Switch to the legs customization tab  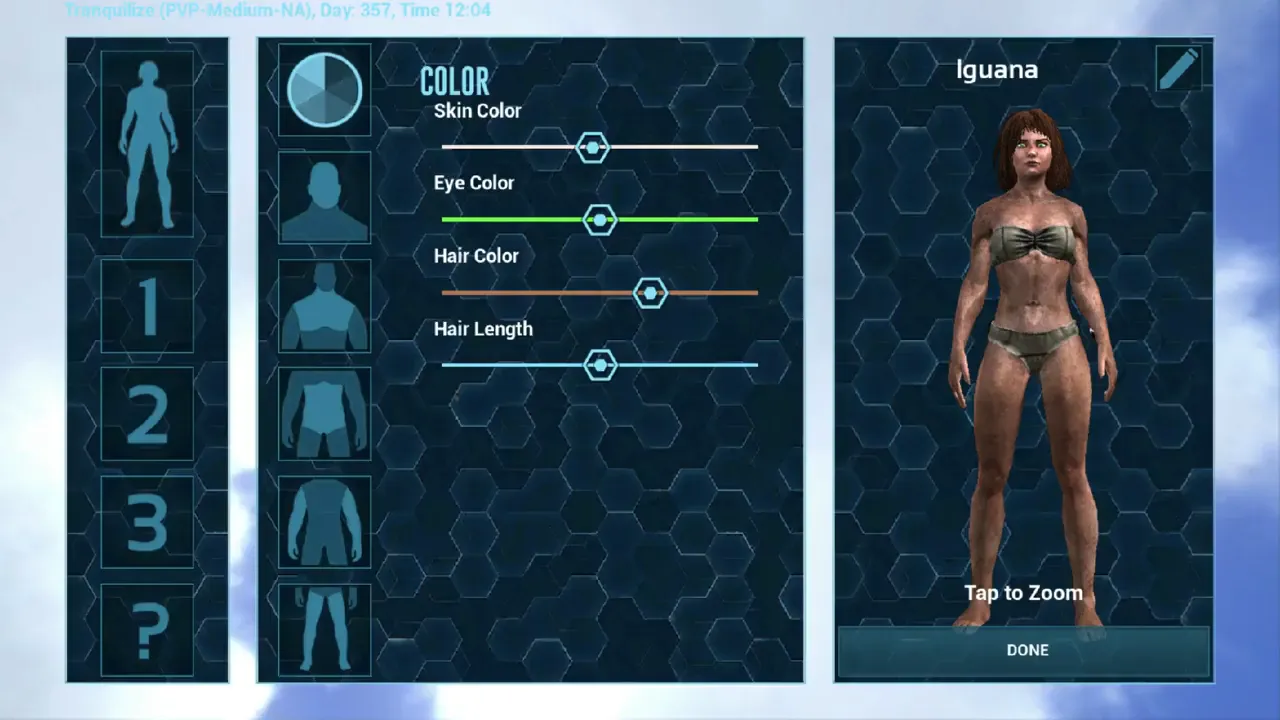pos(324,630)
